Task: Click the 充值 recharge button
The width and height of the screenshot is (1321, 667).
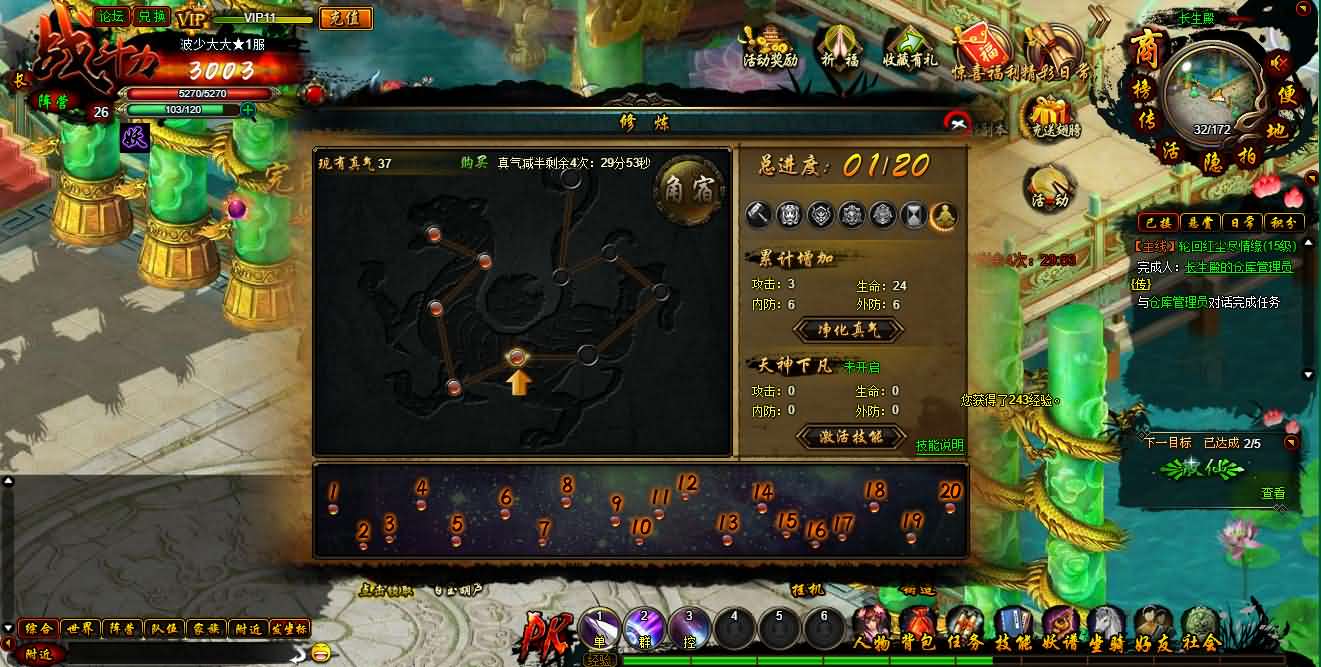Action: (345, 18)
